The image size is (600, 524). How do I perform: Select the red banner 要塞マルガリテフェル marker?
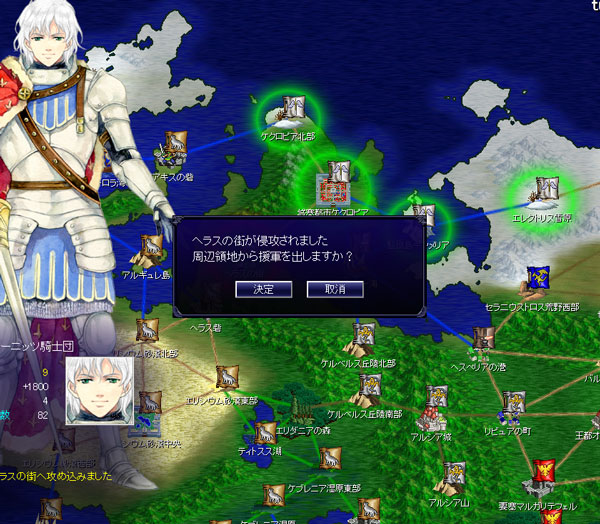(545, 468)
